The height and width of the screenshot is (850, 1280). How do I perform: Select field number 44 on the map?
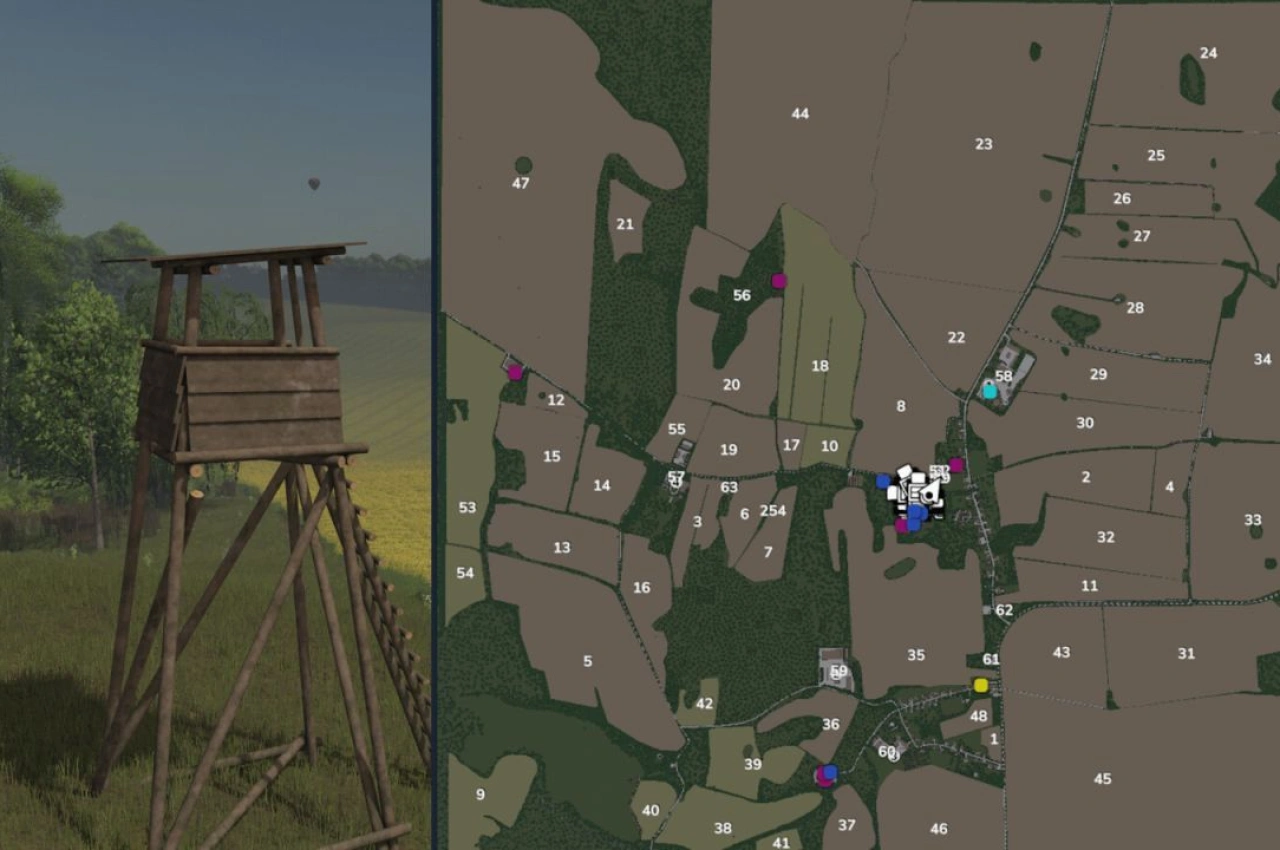click(x=800, y=113)
